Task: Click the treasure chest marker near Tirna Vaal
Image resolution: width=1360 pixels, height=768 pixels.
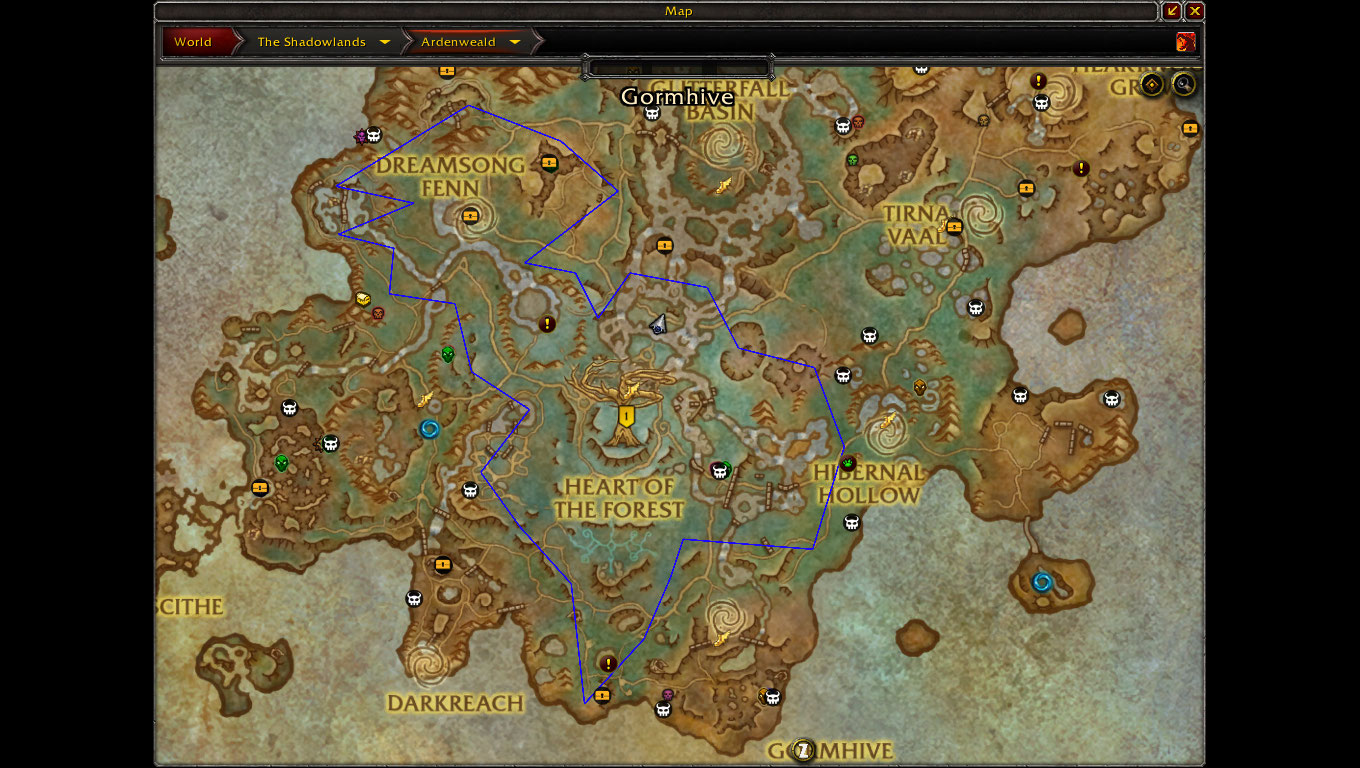Action: (x=954, y=226)
